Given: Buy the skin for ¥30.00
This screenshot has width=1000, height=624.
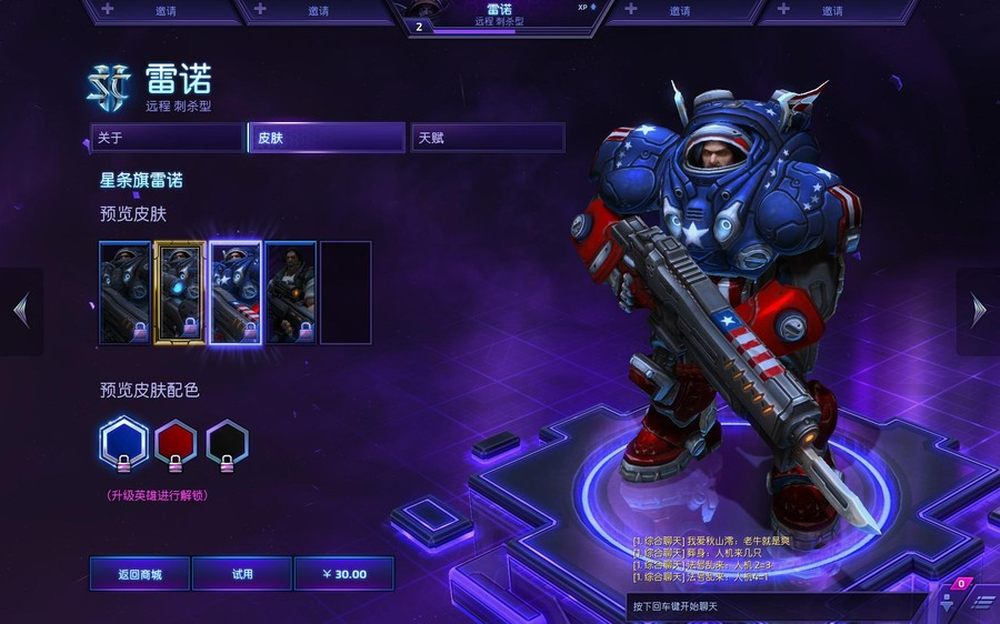Looking at the screenshot, I should 344,574.
